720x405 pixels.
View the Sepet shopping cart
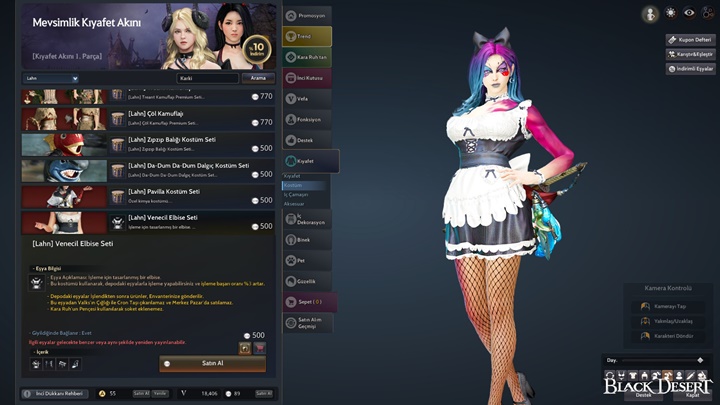(x=310, y=301)
